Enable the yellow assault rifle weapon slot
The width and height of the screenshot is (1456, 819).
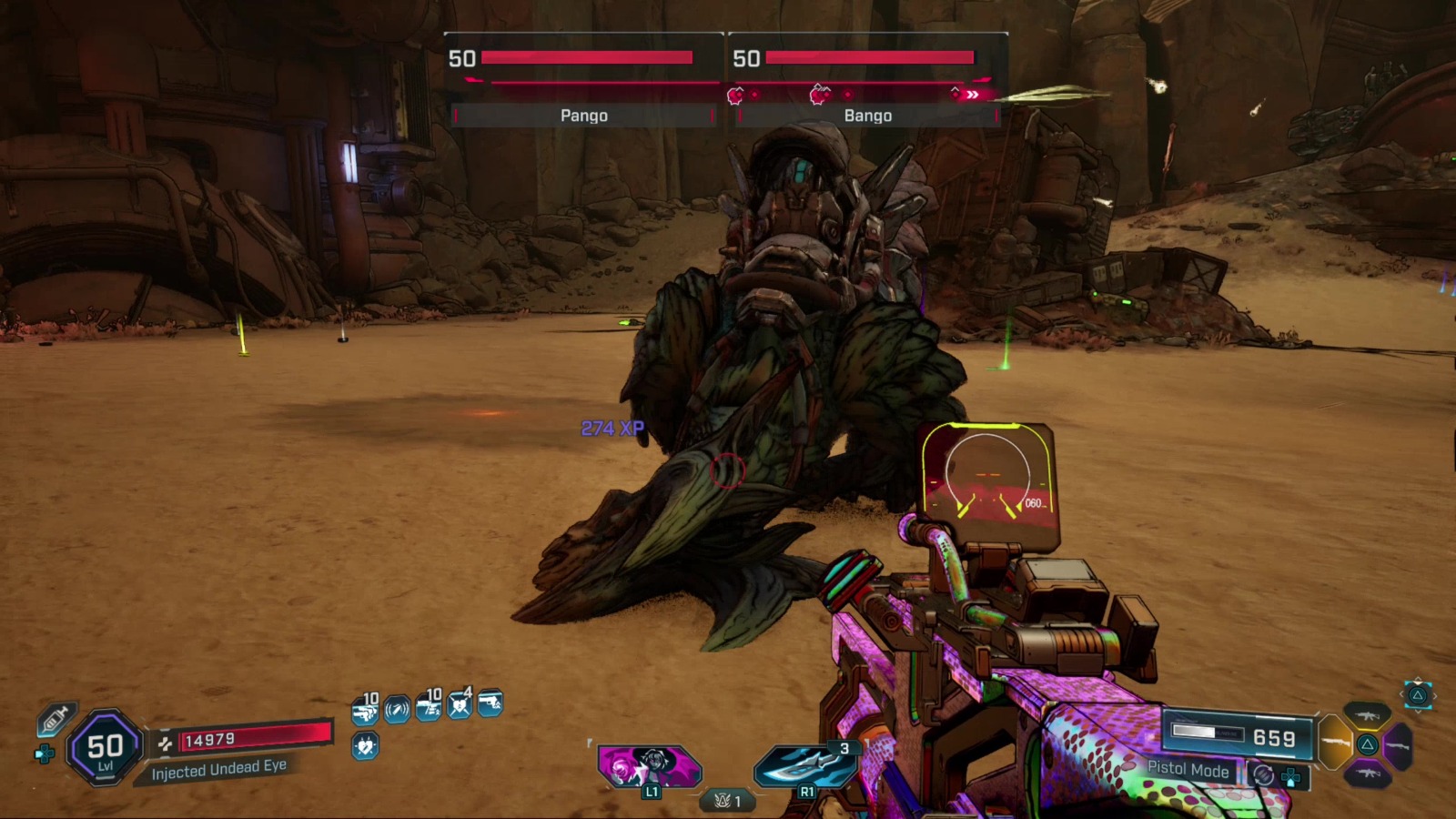tap(1368, 716)
